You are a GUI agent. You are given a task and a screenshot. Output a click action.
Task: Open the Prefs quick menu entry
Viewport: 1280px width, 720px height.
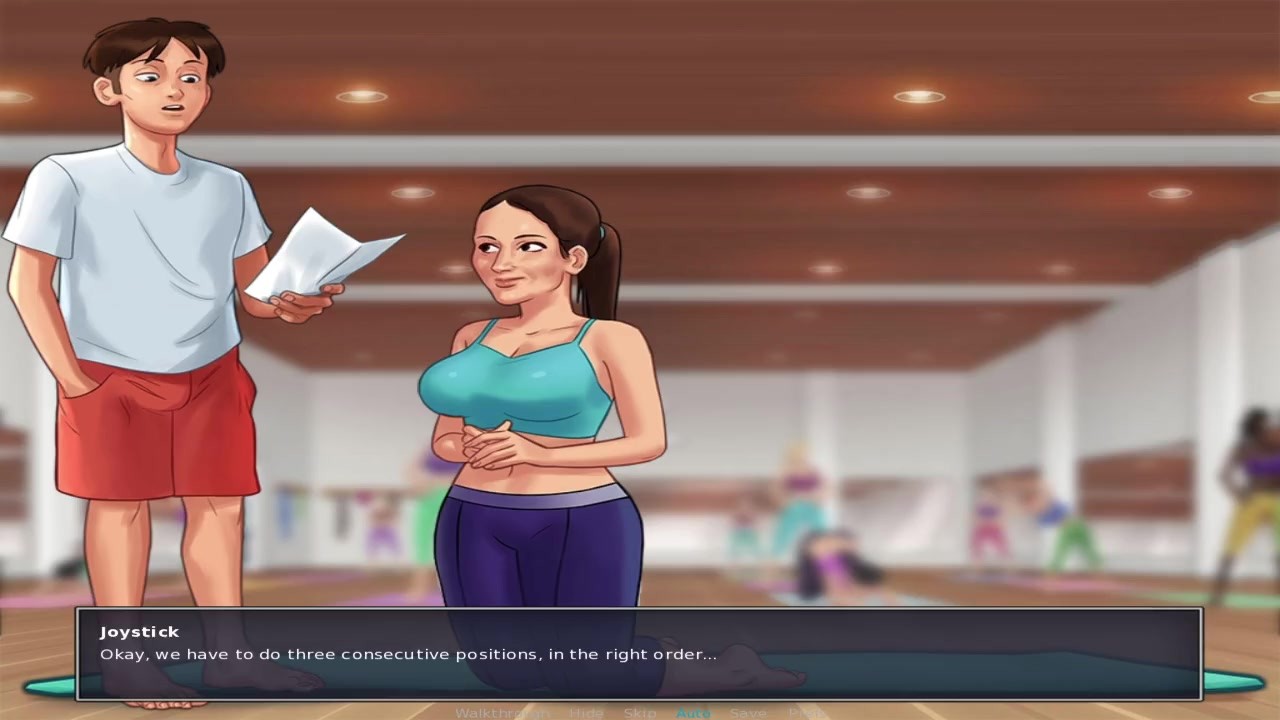coord(806,713)
